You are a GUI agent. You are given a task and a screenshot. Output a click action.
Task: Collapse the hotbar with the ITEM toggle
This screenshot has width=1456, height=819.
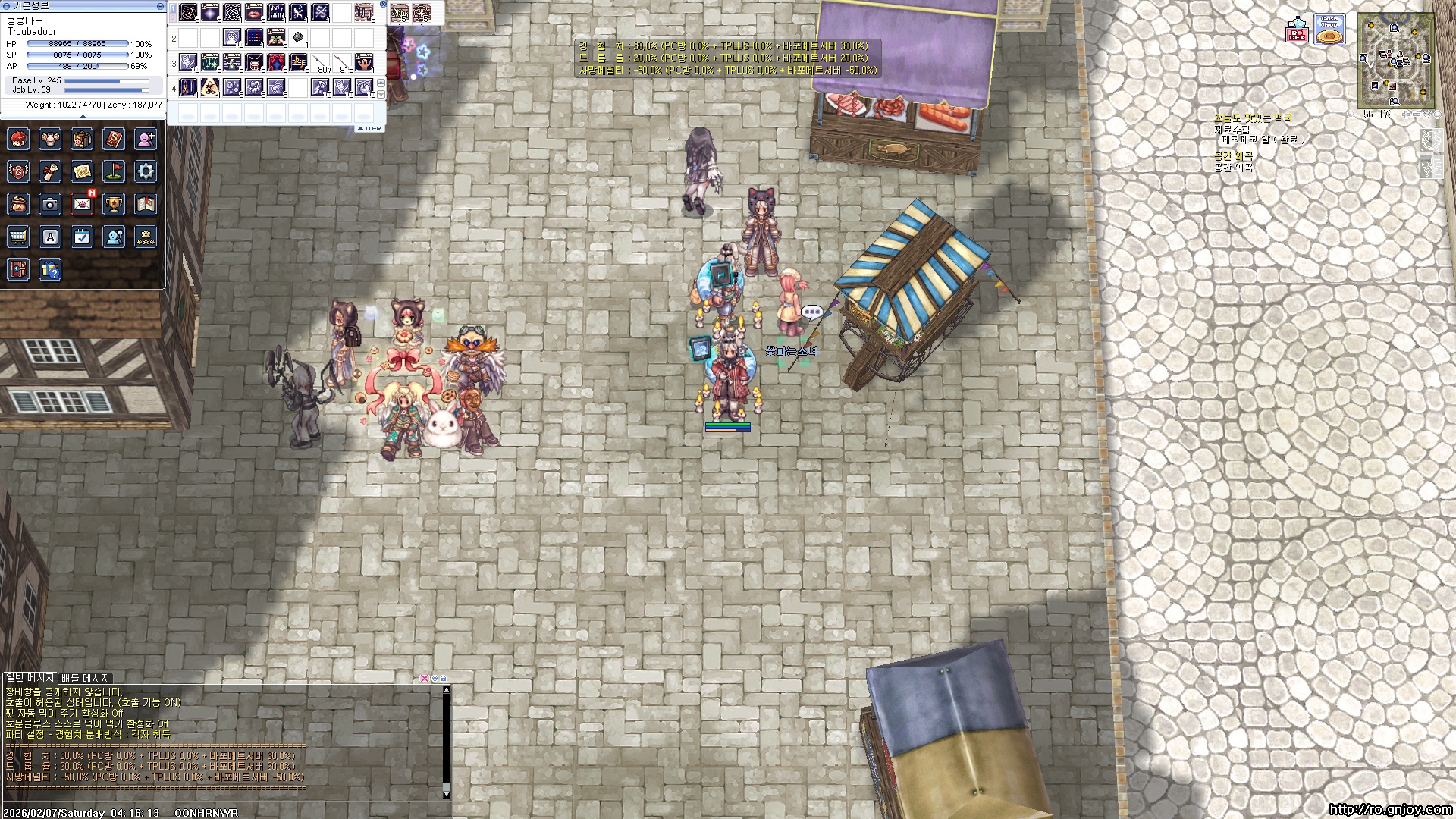(371, 129)
